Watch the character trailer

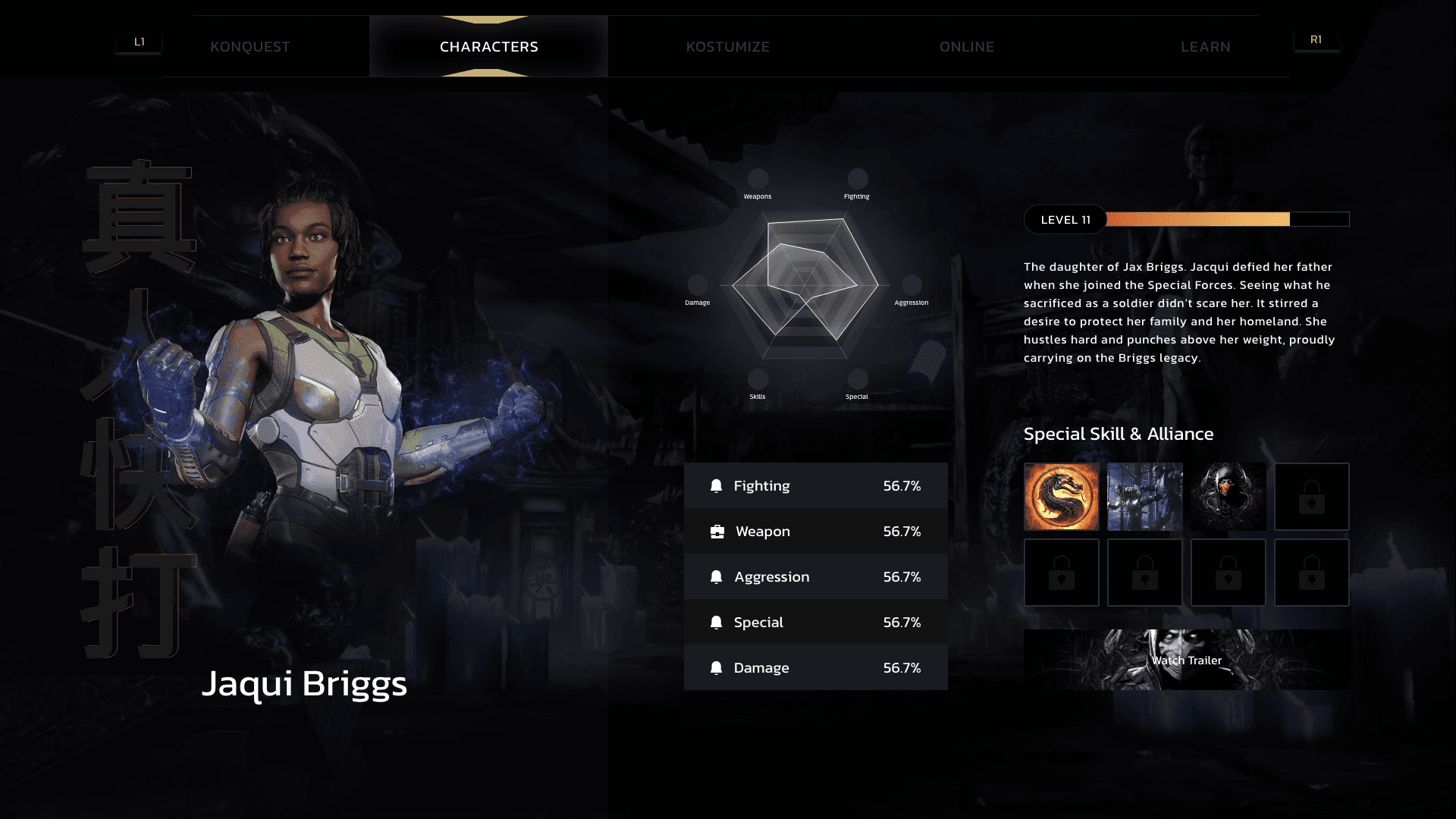coord(1187,660)
